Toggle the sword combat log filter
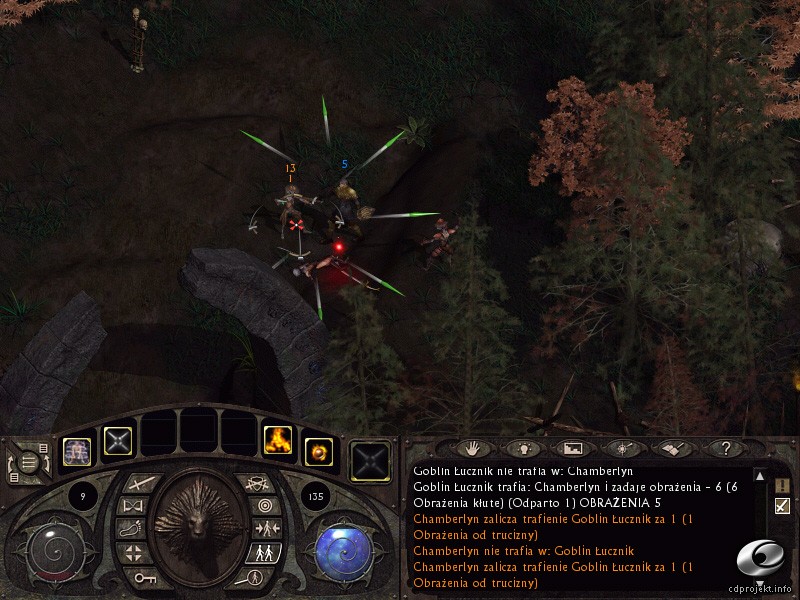 (x=782, y=506)
